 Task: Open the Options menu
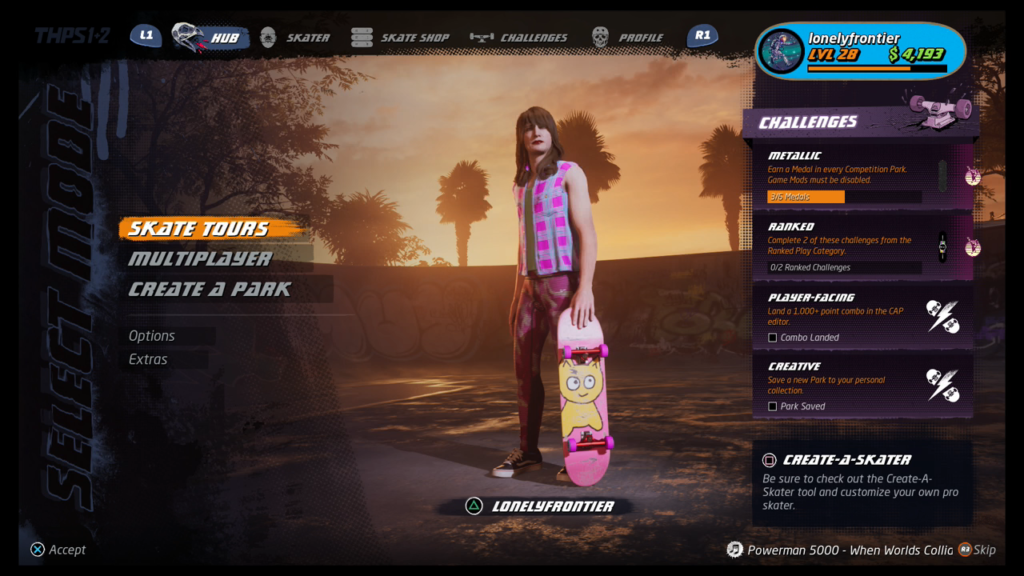tap(152, 336)
